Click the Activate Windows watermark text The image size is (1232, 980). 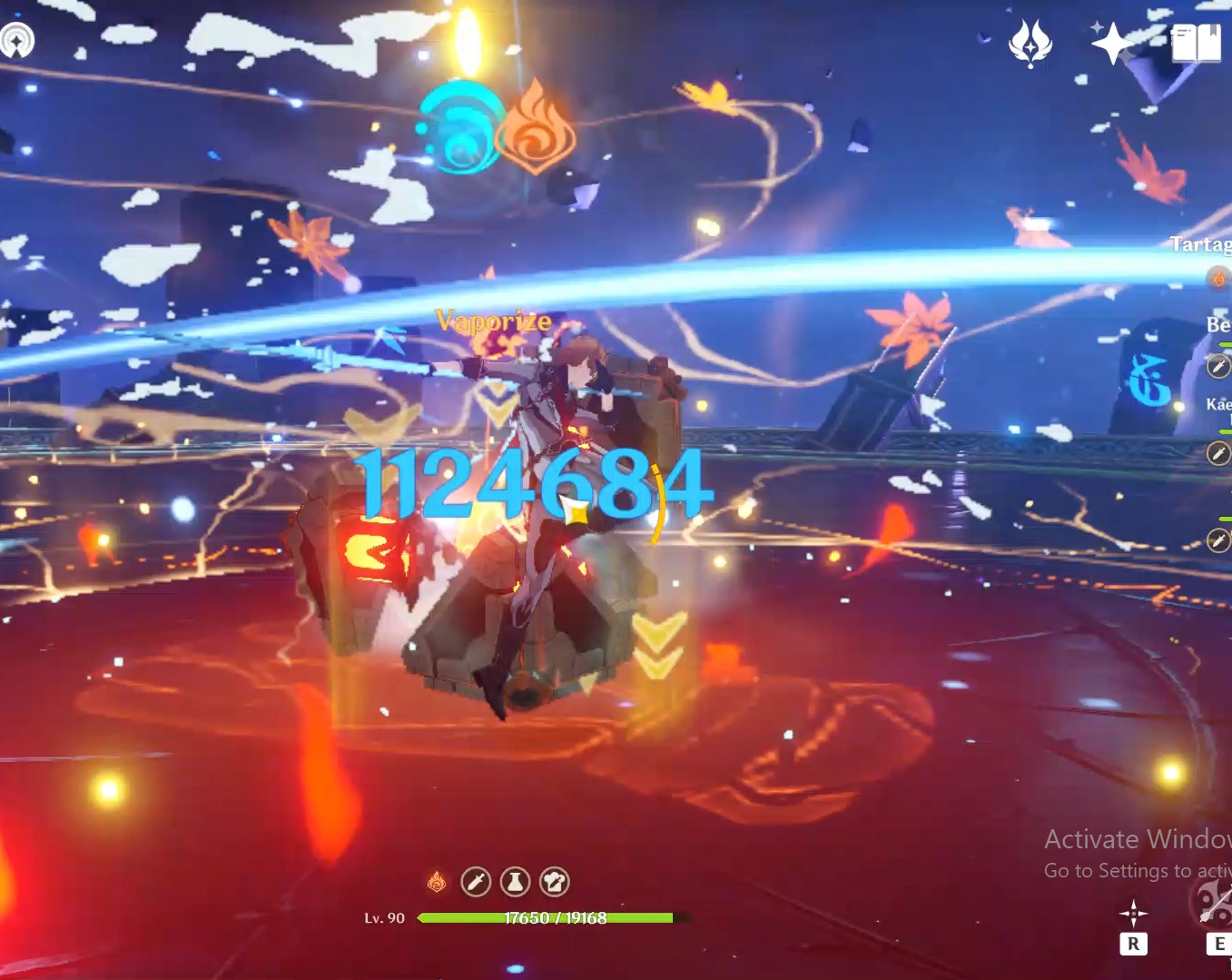(x=1135, y=838)
